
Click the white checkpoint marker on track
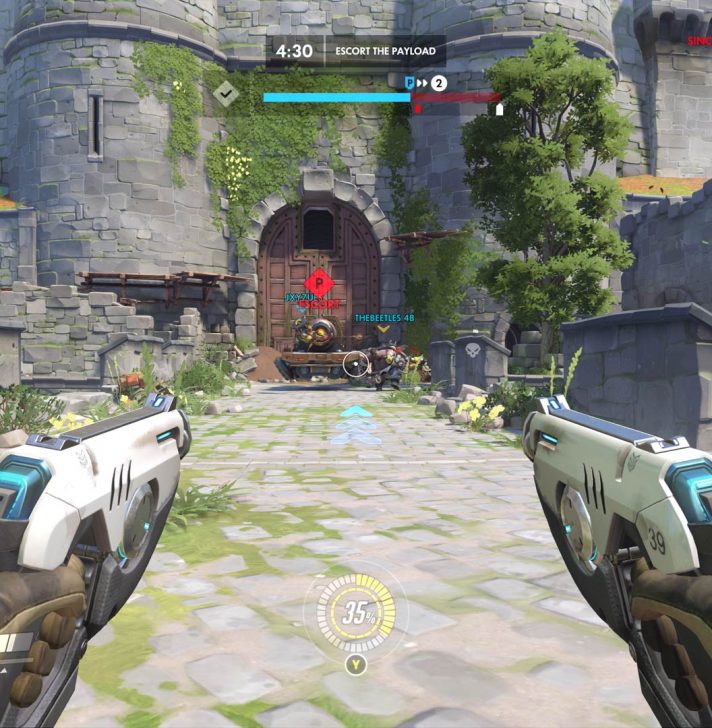[499, 109]
